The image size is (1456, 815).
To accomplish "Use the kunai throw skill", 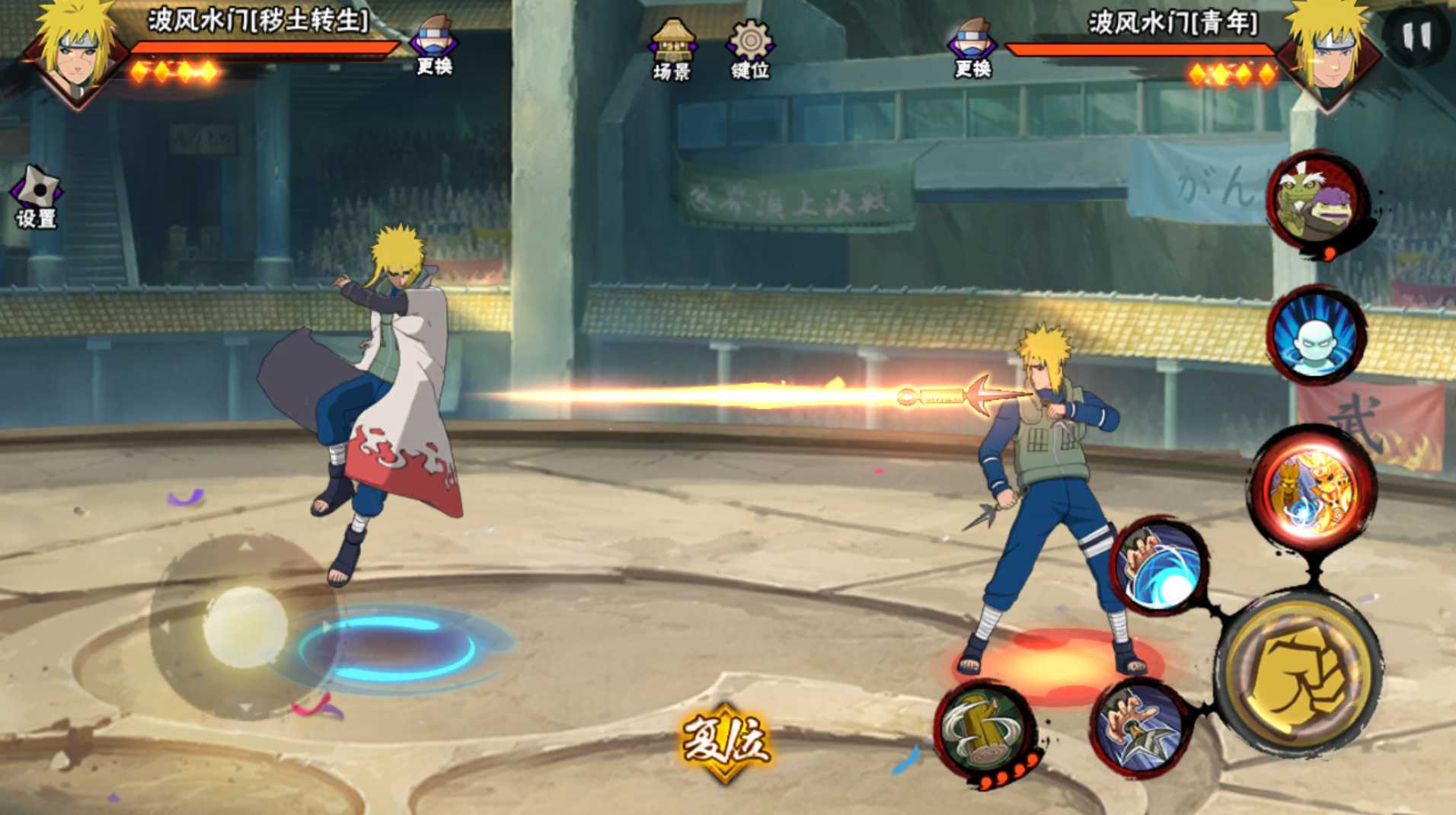I will pyautogui.click(x=1140, y=729).
